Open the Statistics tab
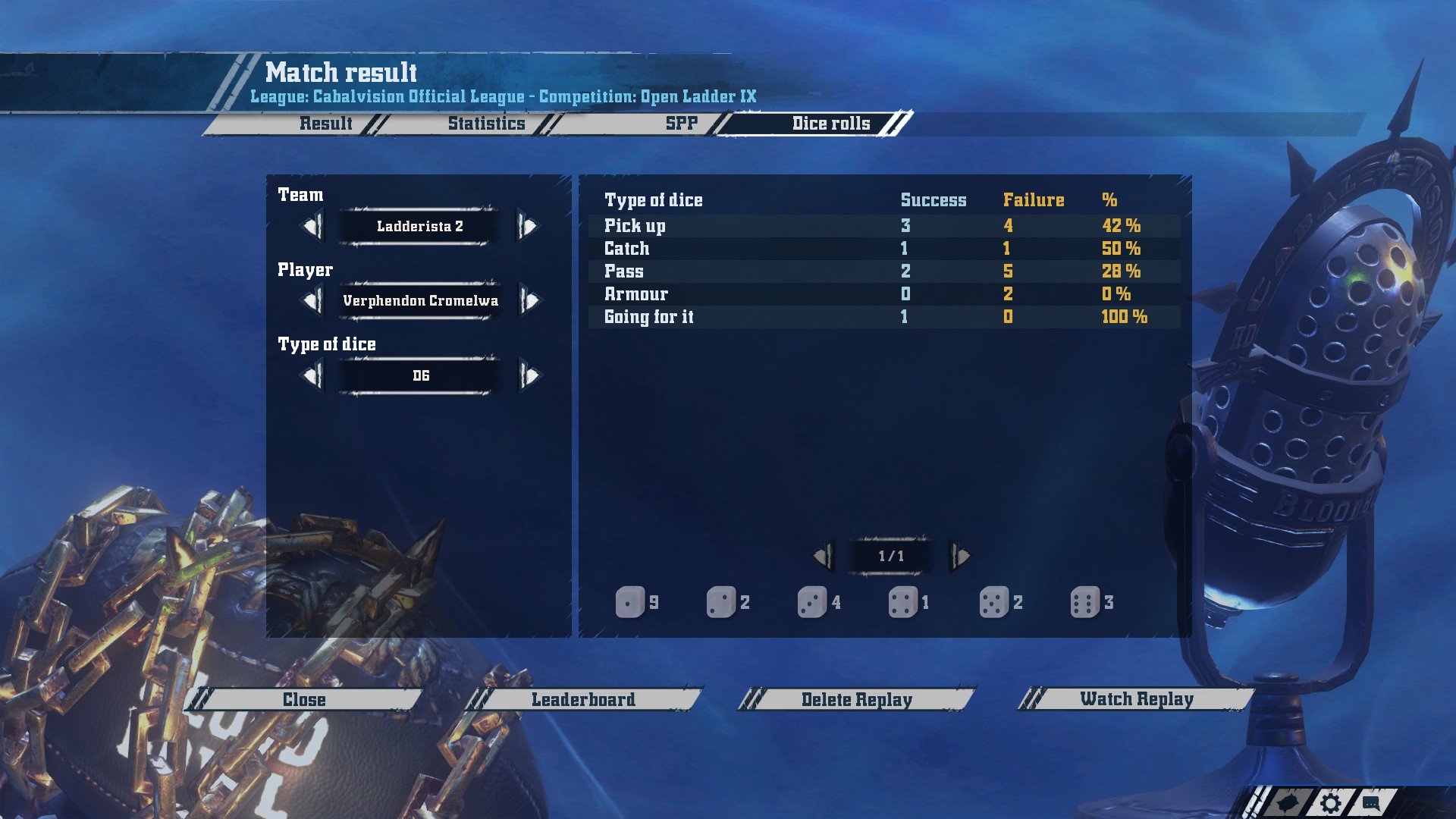1456x819 pixels. click(486, 124)
